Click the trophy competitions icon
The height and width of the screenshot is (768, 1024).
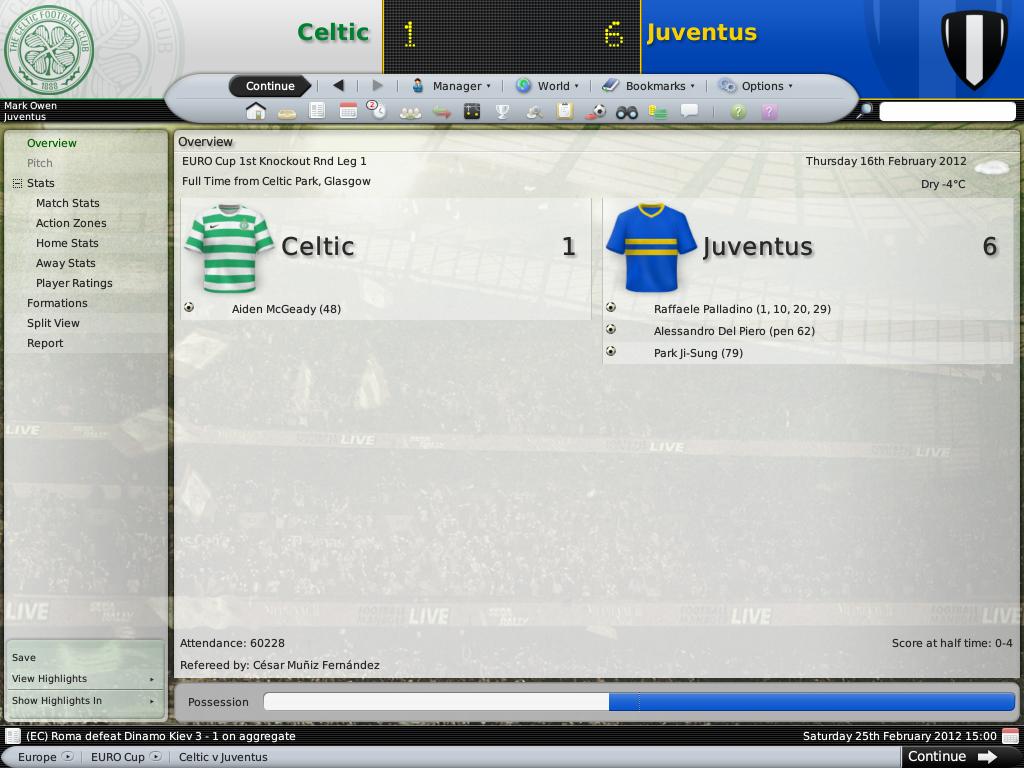click(x=502, y=112)
